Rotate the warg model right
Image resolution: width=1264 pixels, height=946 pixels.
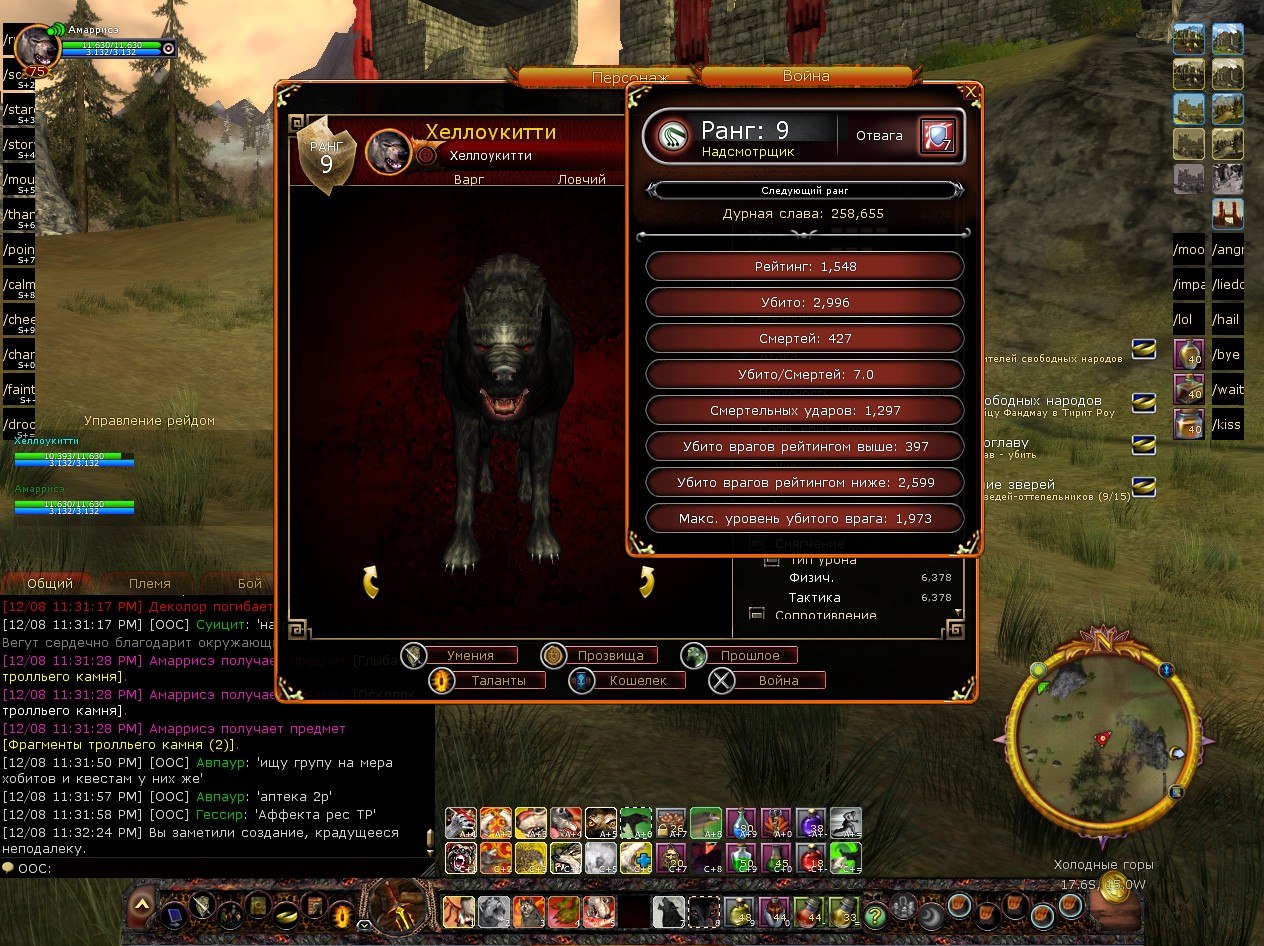click(645, 581)
